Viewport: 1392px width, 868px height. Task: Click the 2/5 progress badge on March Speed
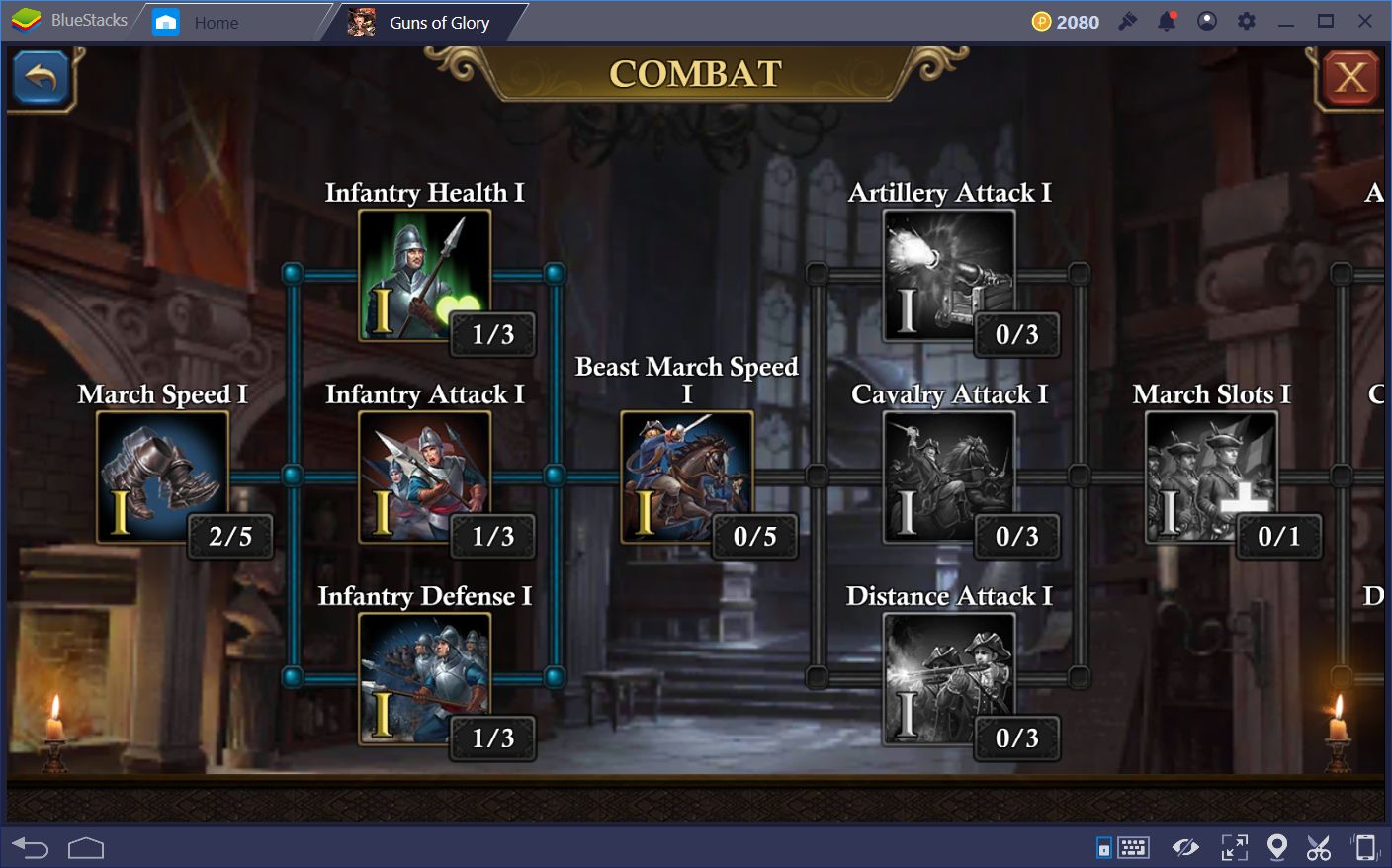(229, 537)
